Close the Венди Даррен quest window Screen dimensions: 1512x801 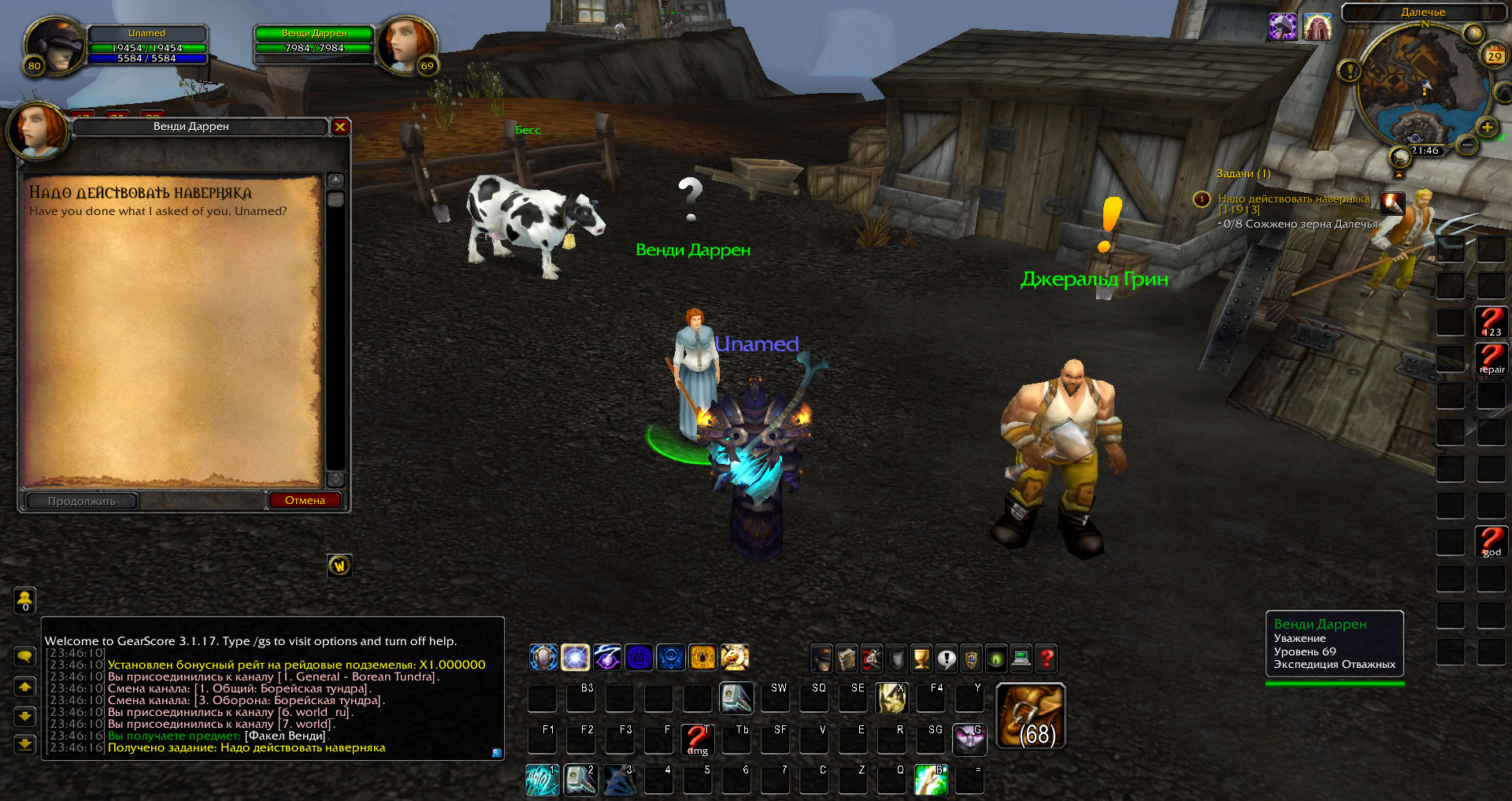pyautogui.click(x=340, y=127)
